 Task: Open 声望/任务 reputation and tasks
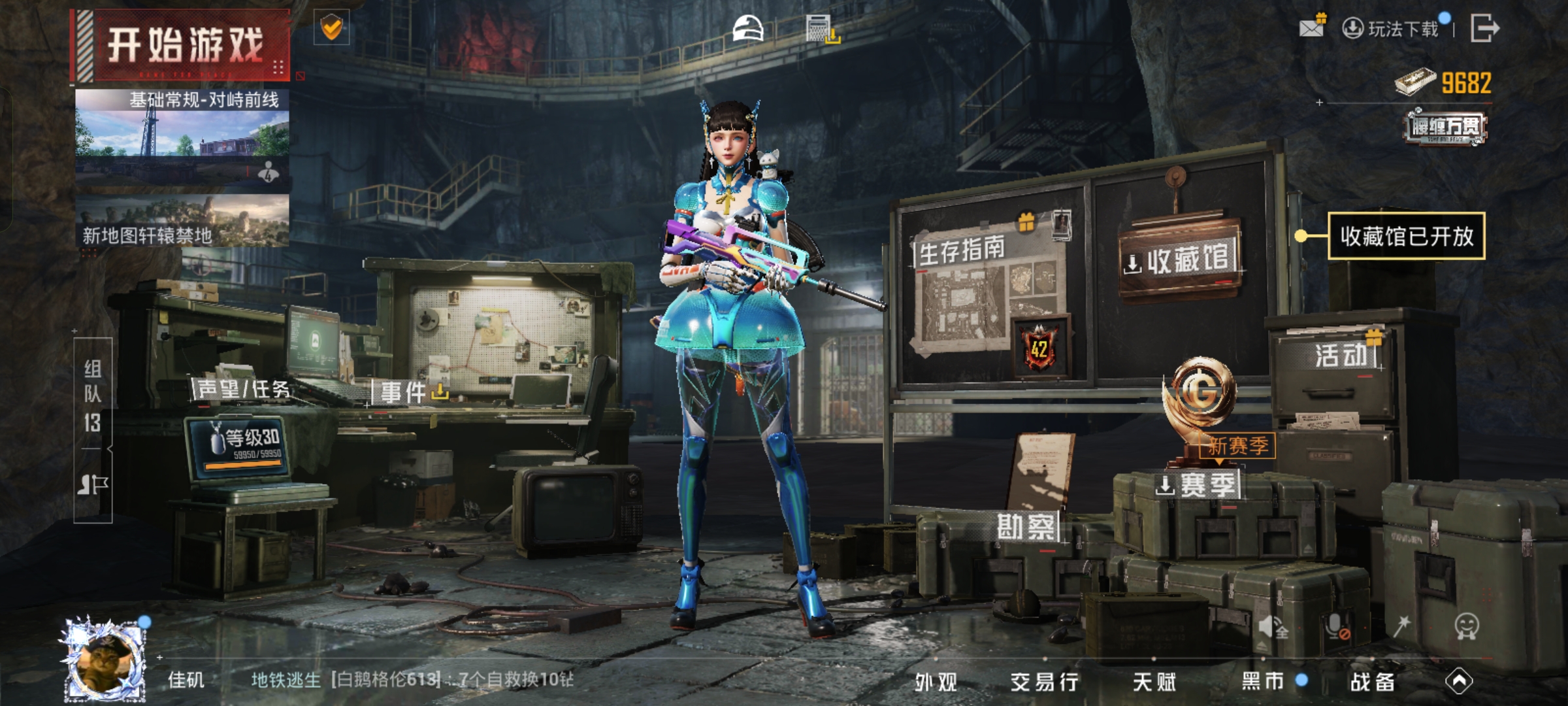pyautogui.click(x=243, y=390)
